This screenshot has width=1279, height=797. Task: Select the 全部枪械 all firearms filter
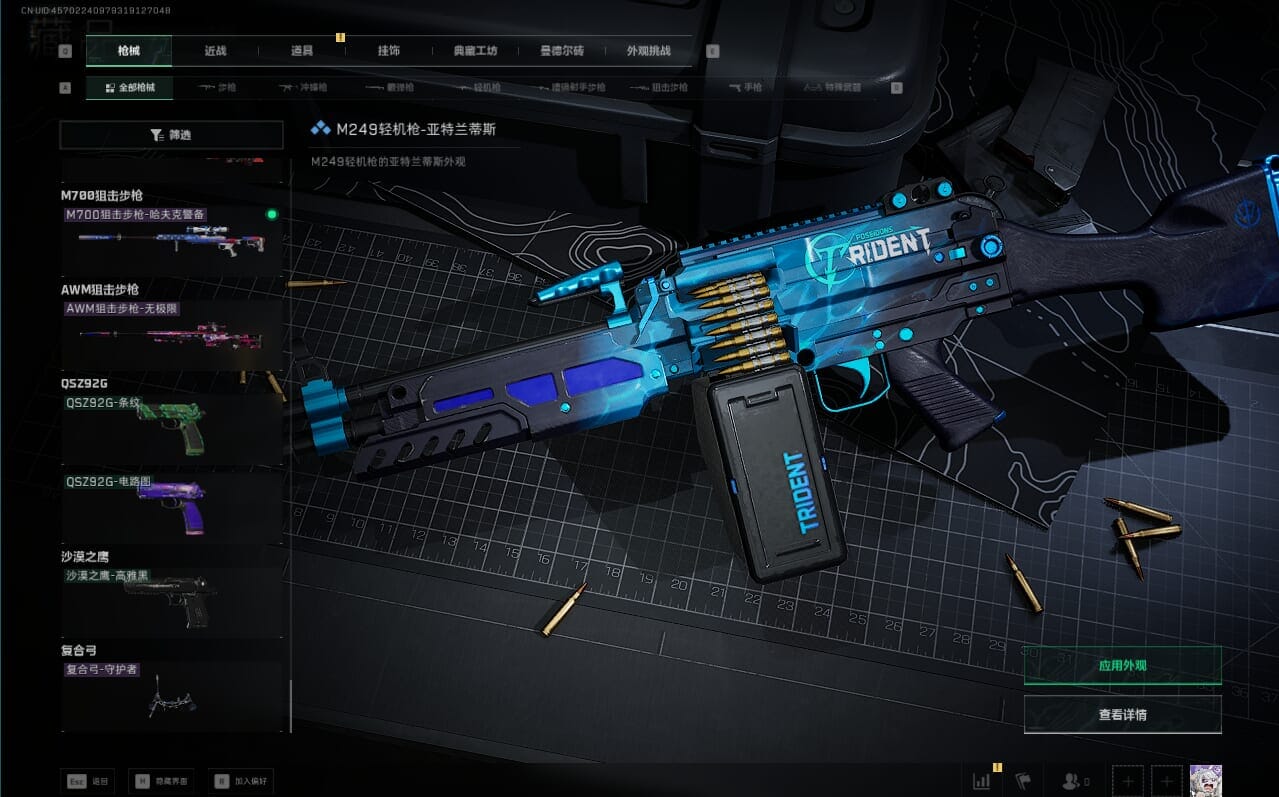pos(130,88)
